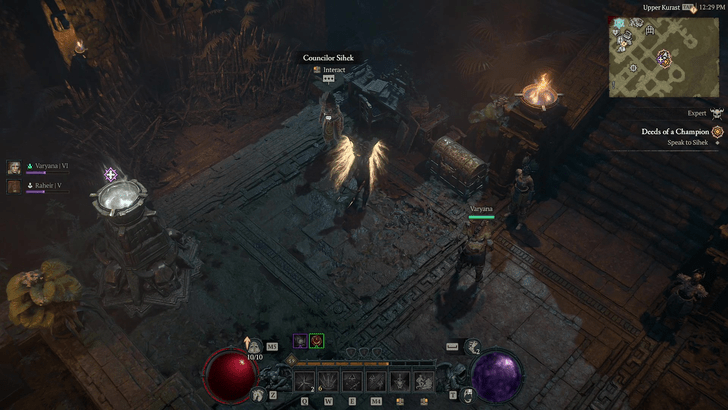
Task: Click the Expert difficulty skull icon
Action: pos(716,114)
